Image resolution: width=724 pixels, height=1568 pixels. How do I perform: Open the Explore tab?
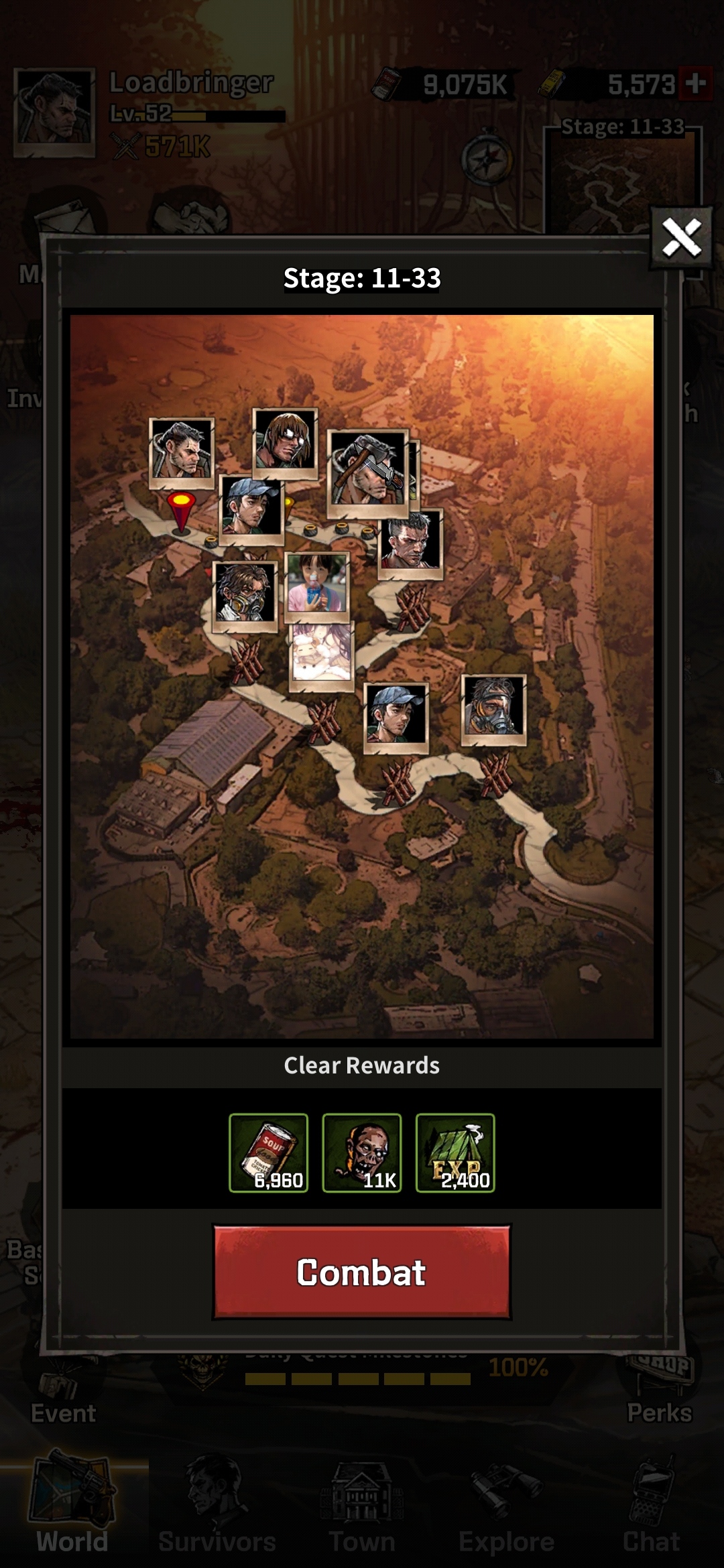point(506,1508)
